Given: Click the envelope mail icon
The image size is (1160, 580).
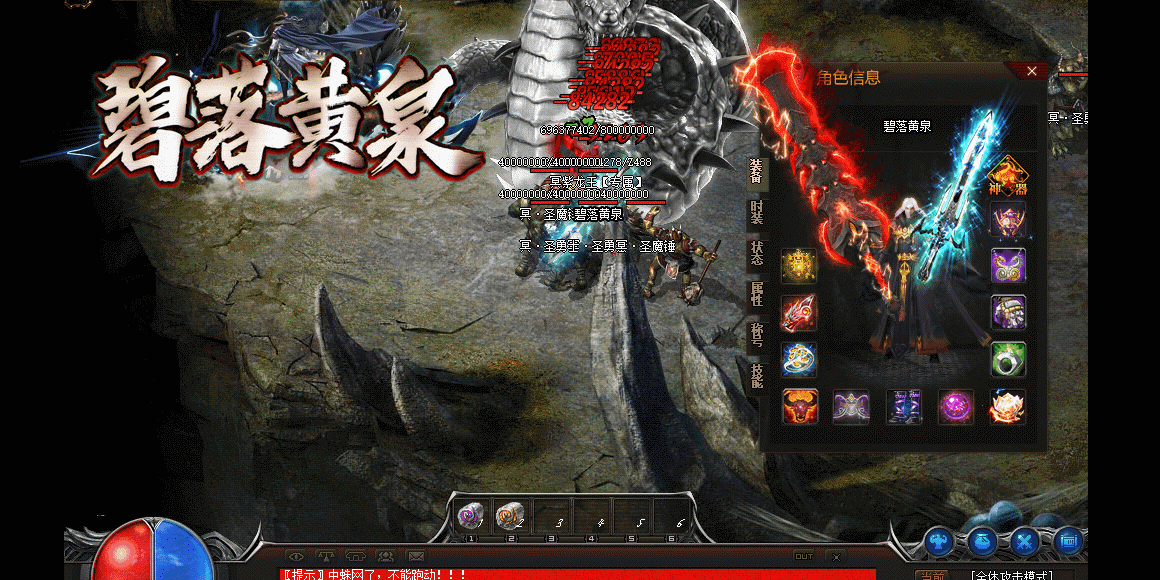Looking at the screenshot, I should pos(416,556).
